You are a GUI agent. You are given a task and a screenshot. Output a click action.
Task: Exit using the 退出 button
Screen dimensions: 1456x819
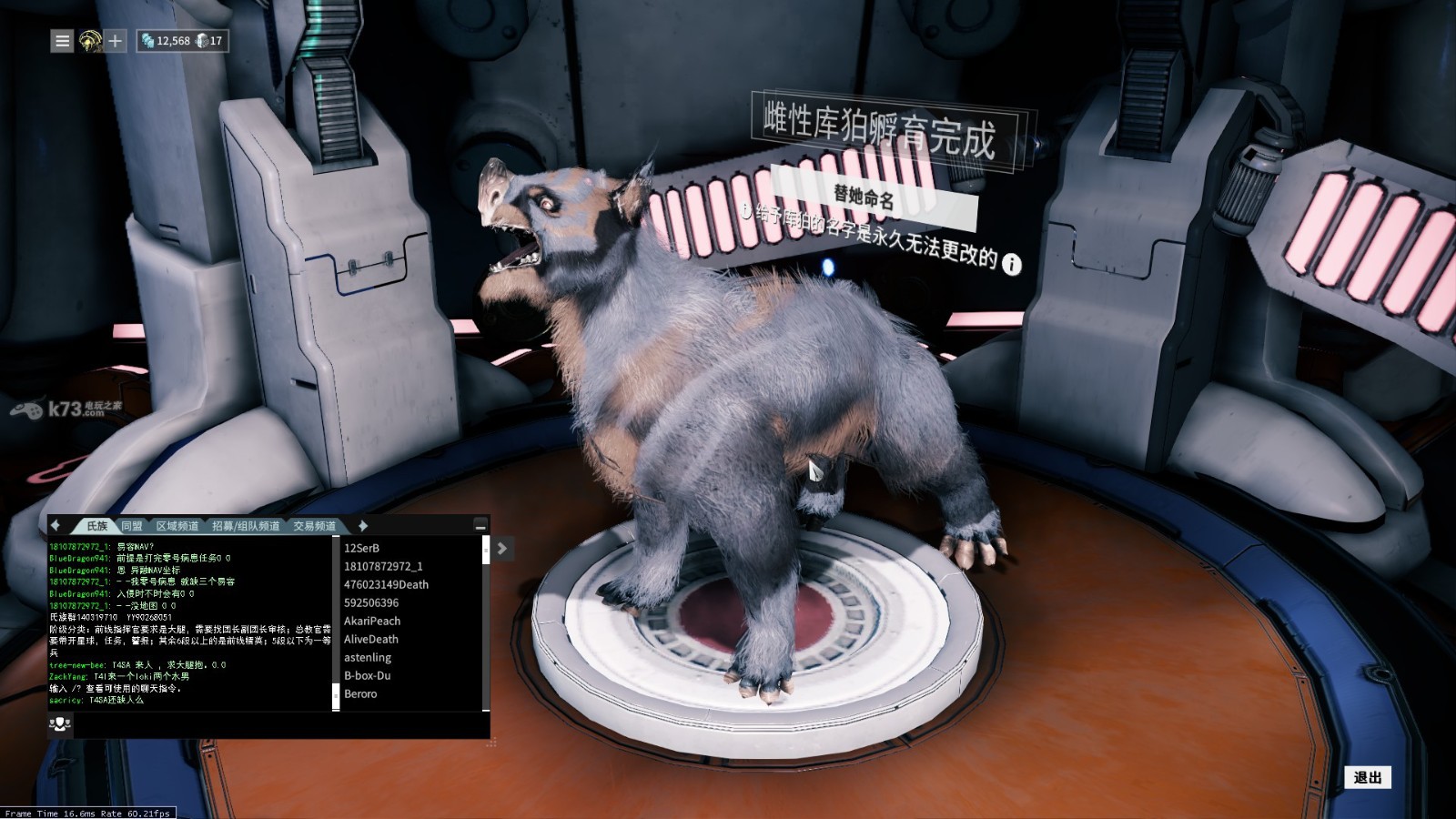click(1367, 777)
